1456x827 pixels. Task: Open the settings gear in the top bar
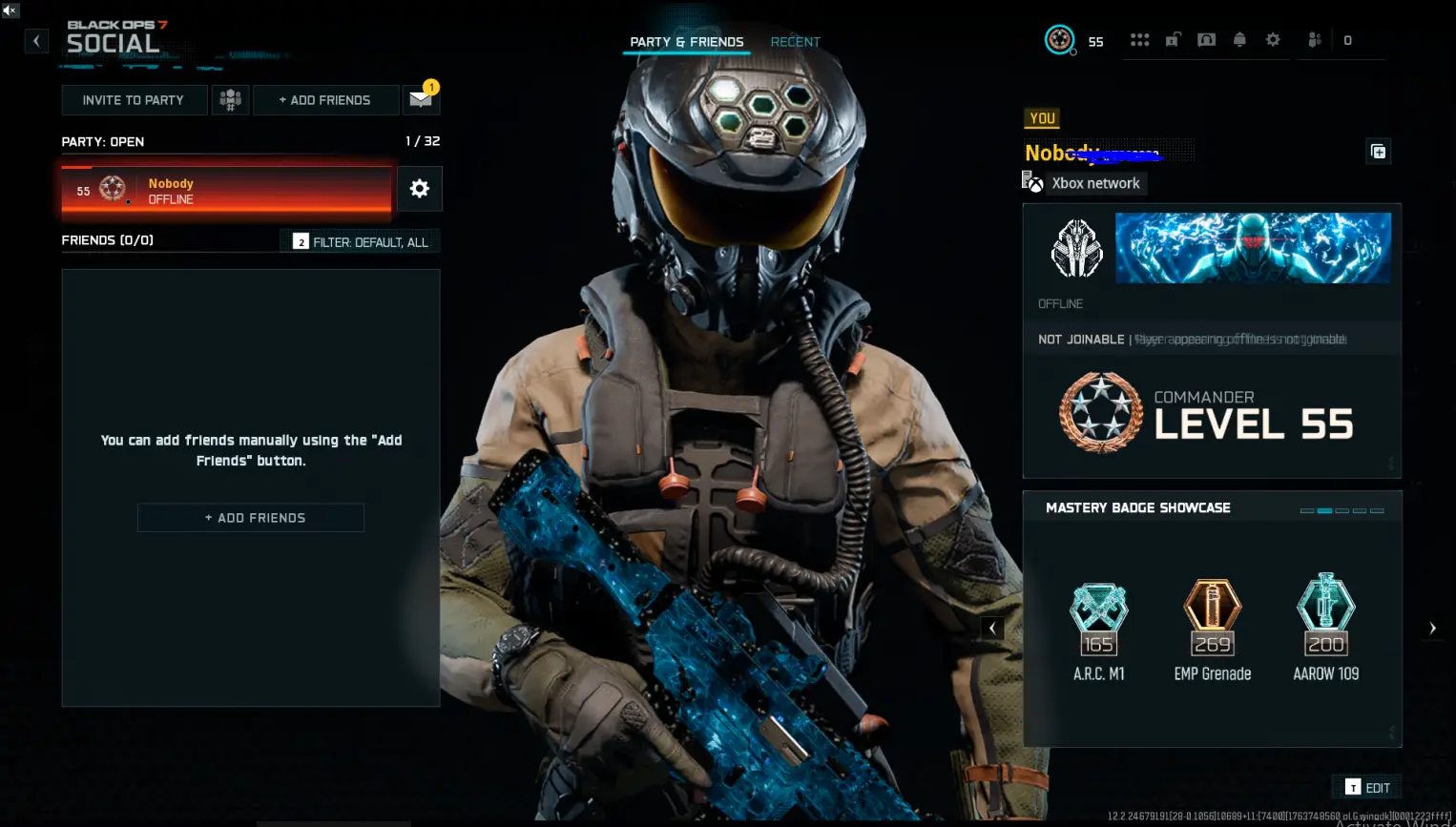pos(1272,39)
